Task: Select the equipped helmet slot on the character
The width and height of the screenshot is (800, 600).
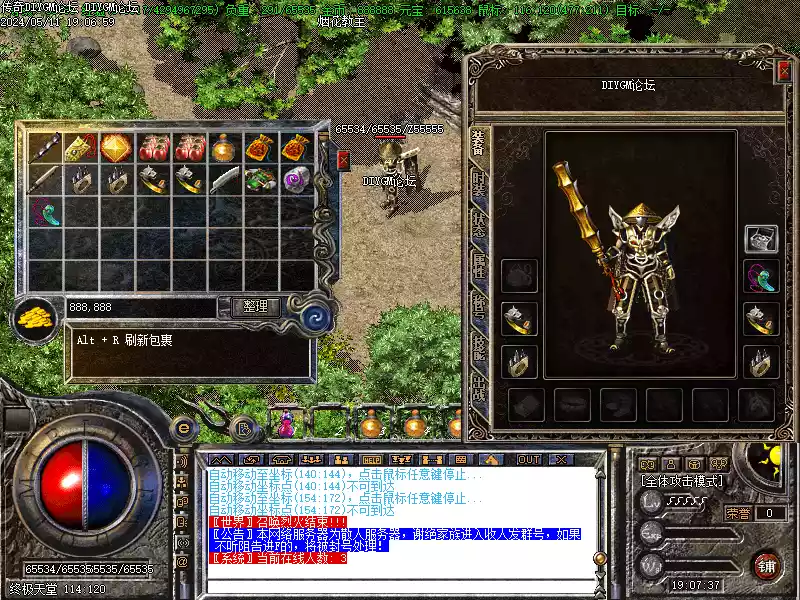Action: (x=762, y=239)
